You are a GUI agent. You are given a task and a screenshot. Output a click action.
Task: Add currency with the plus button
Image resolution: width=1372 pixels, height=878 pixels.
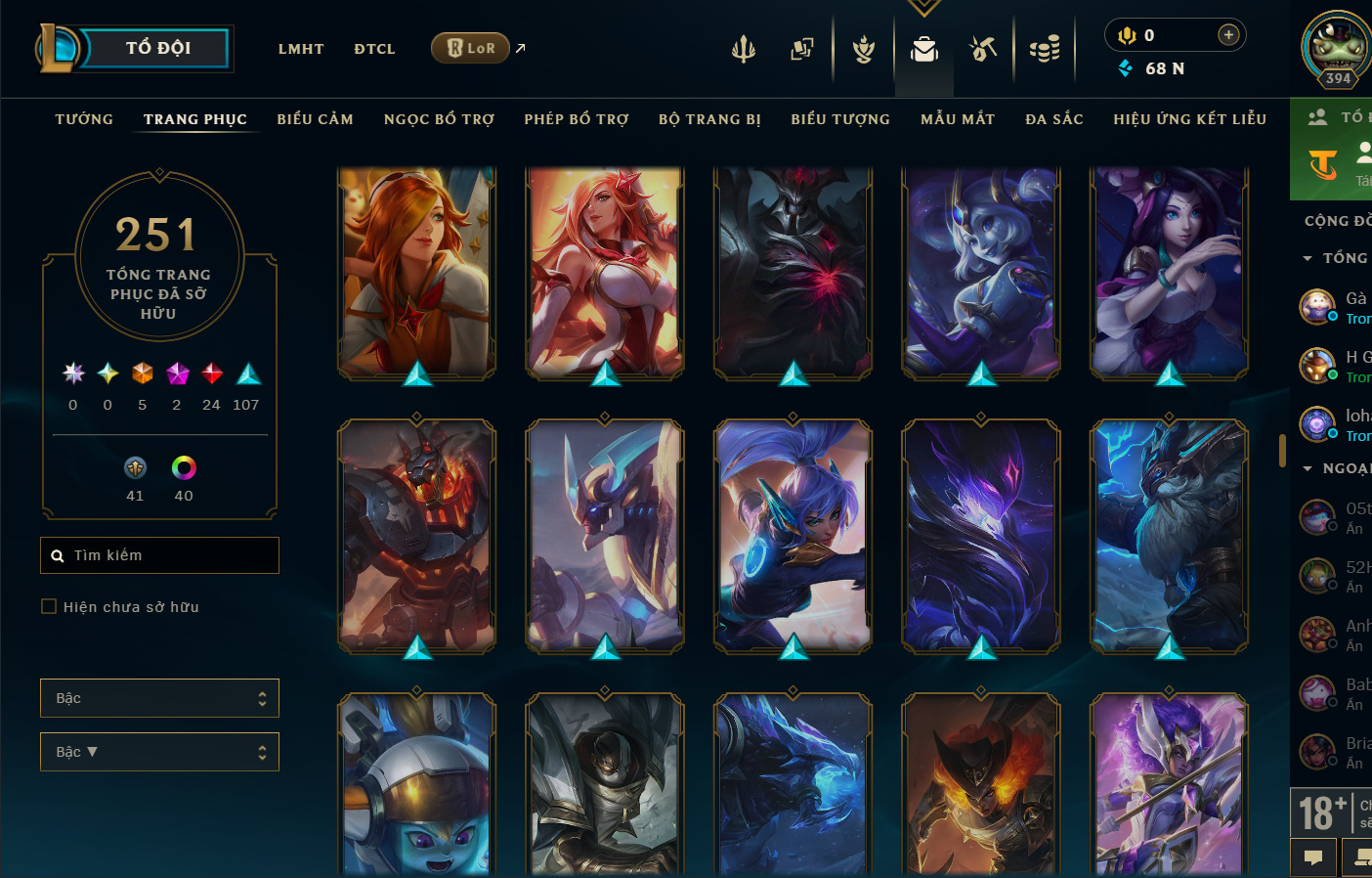click(1228, 35)
